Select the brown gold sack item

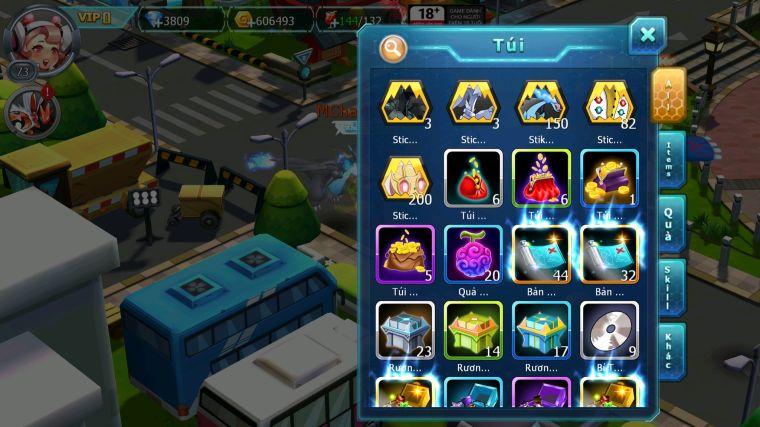[x=405, y=254]
